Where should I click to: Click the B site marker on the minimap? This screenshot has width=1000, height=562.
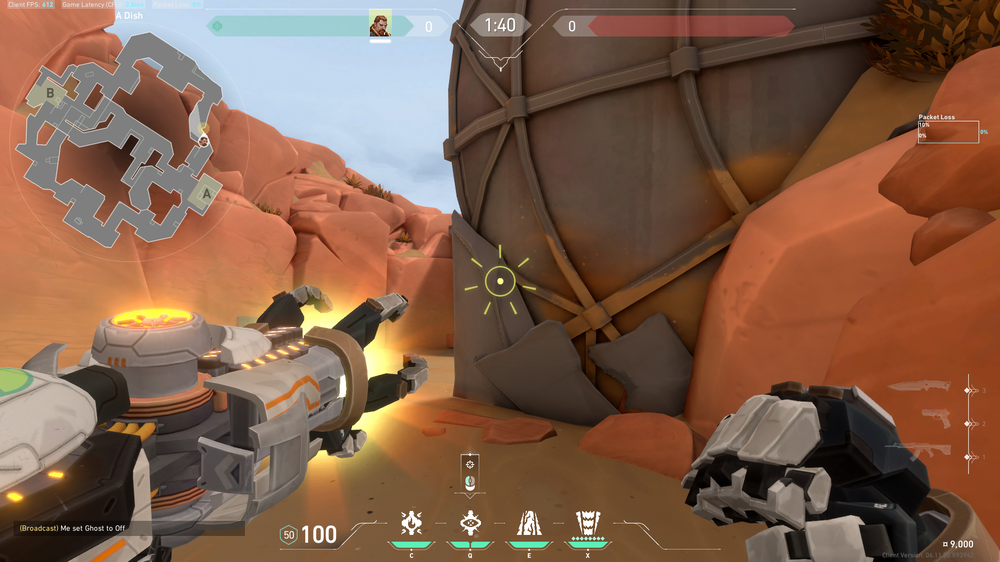coord(50,95)
